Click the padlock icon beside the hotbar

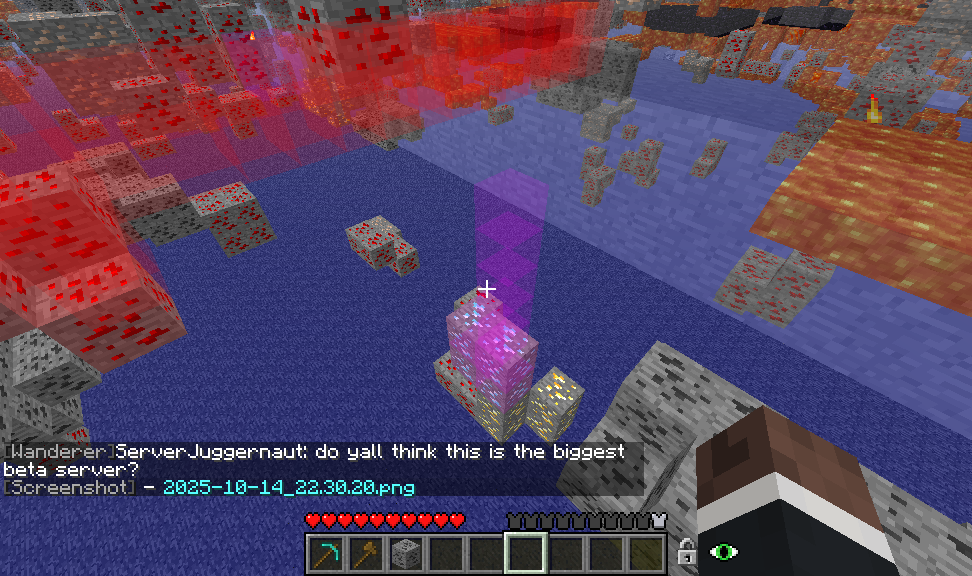pos(686,551)
